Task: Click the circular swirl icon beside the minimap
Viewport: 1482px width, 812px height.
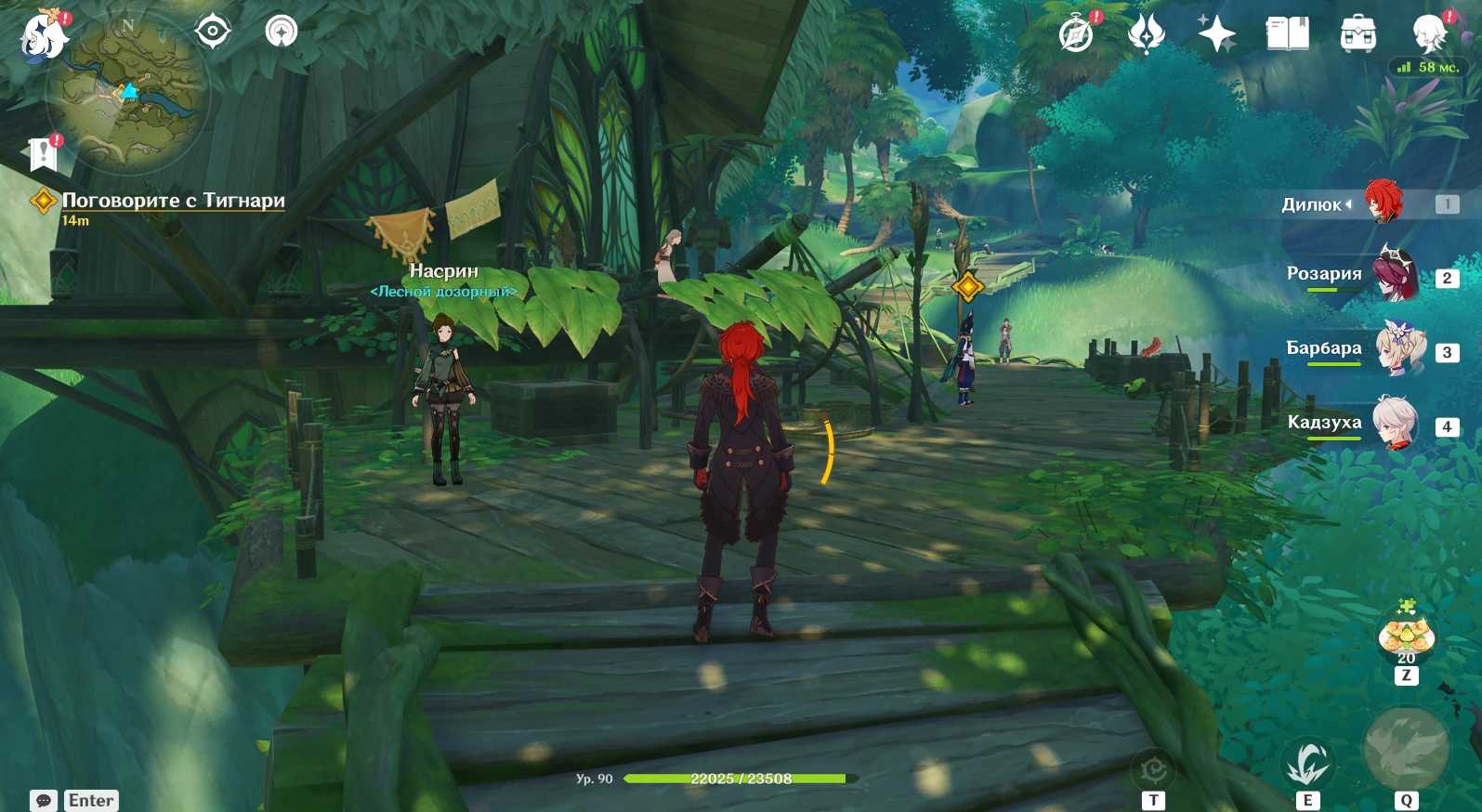Action: pyautogui.click(x=281, y=32)
